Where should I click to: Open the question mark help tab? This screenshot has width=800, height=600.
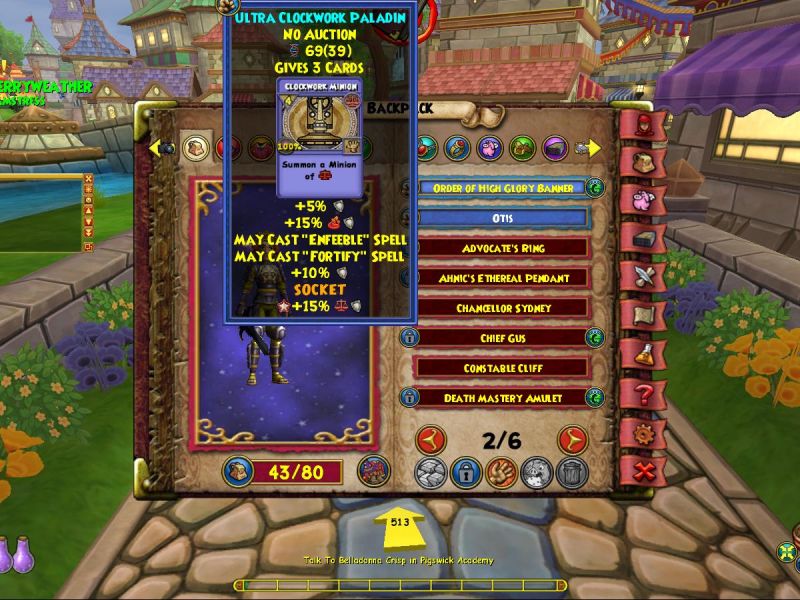tap(643, 392)
